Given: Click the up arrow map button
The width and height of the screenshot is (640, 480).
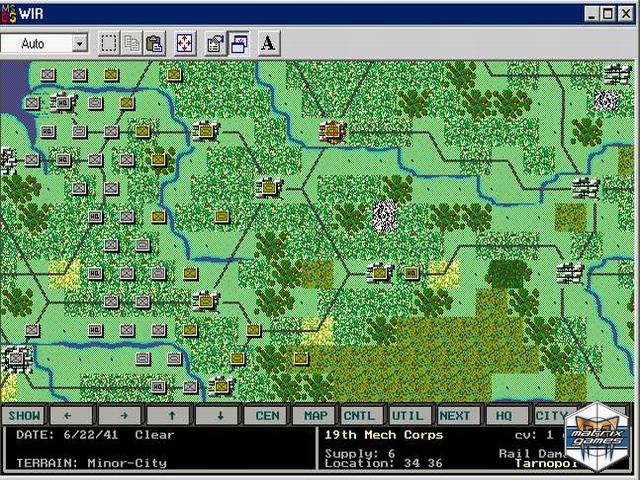Looking at the screenshot, I should pos(171,416).
